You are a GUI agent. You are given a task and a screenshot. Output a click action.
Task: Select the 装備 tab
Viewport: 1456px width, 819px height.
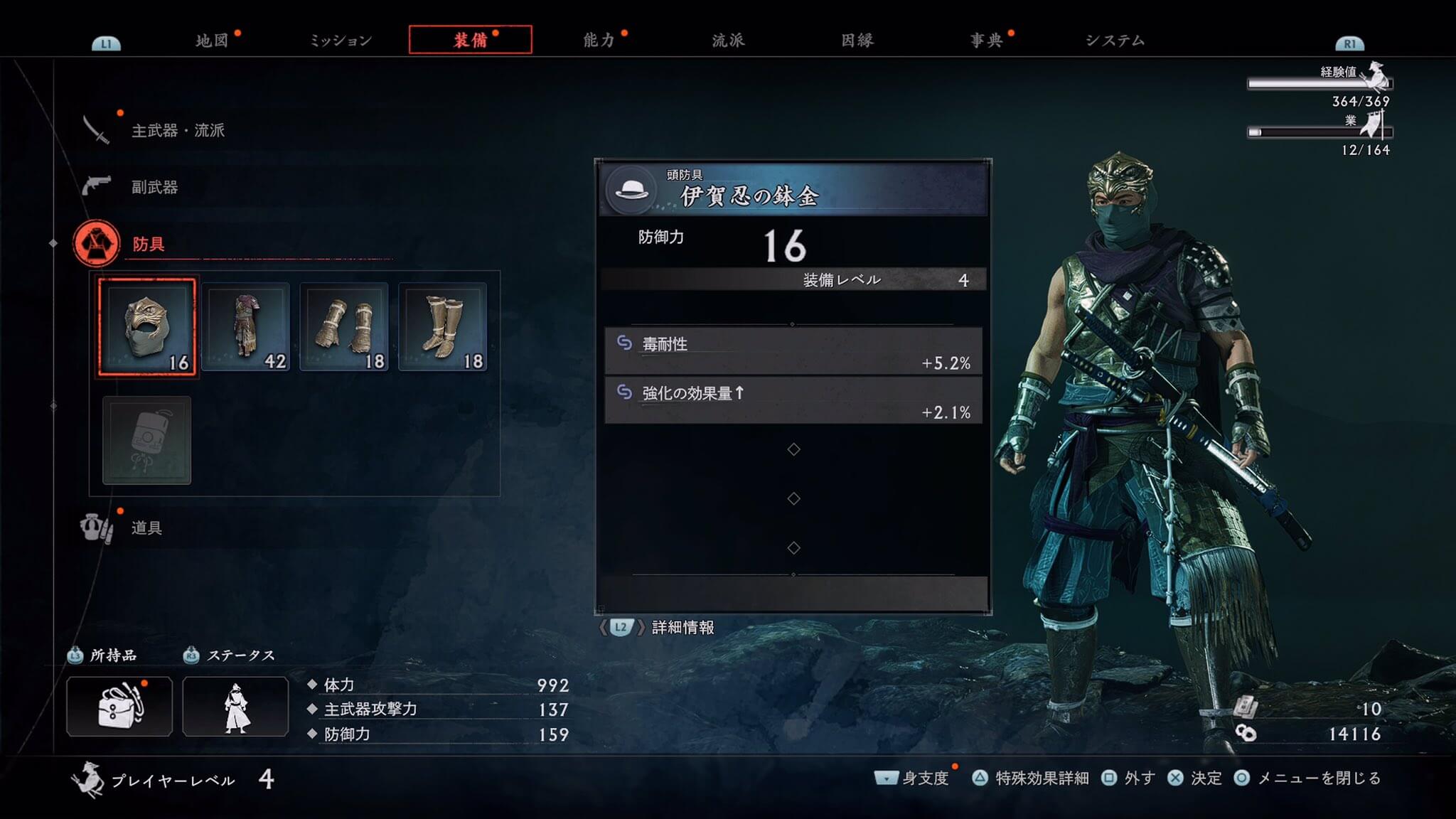[x=470, y=40]
